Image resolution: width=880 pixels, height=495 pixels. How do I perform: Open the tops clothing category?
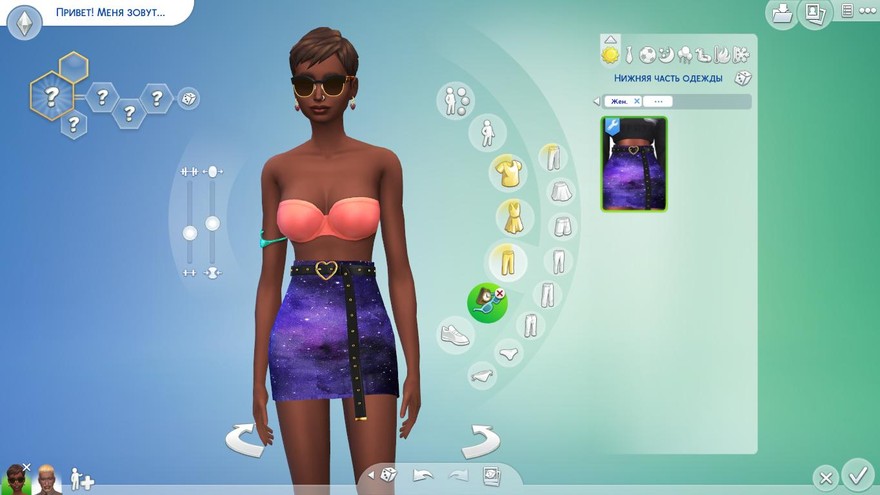pyautogui.click(x=507, y=174)
